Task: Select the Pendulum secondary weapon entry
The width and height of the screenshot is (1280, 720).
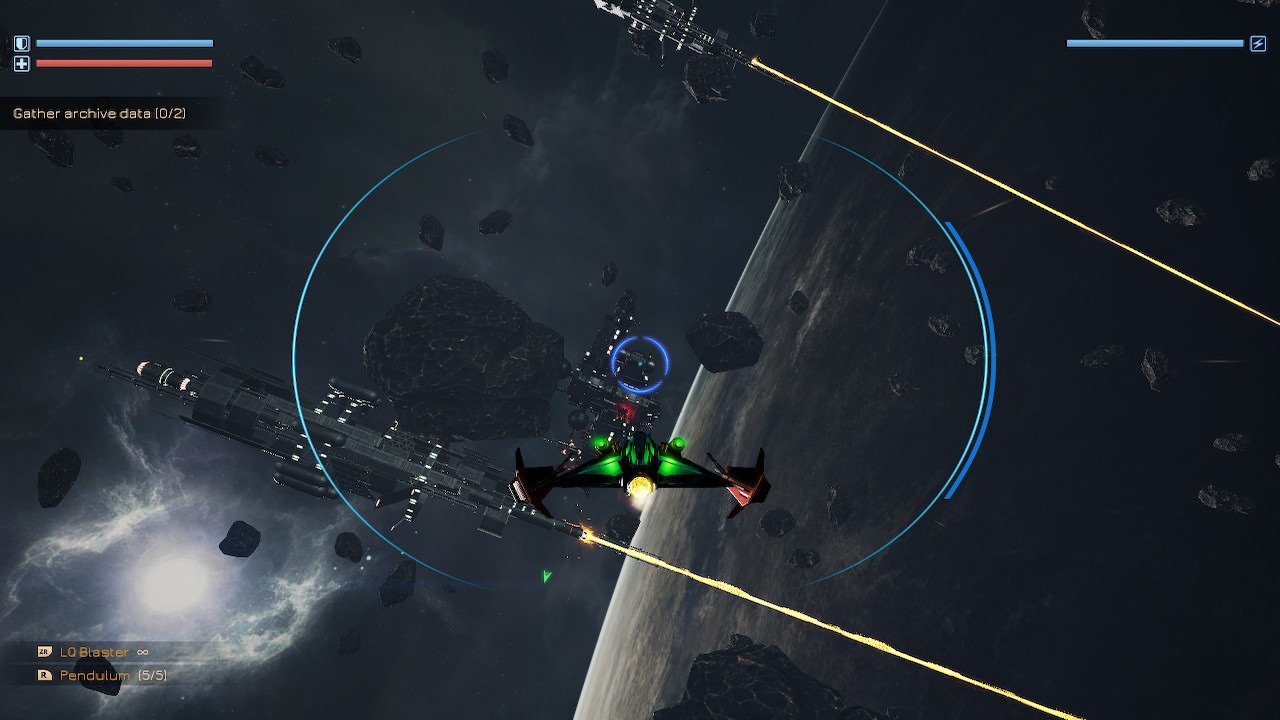Action: (x=95, y=676)
